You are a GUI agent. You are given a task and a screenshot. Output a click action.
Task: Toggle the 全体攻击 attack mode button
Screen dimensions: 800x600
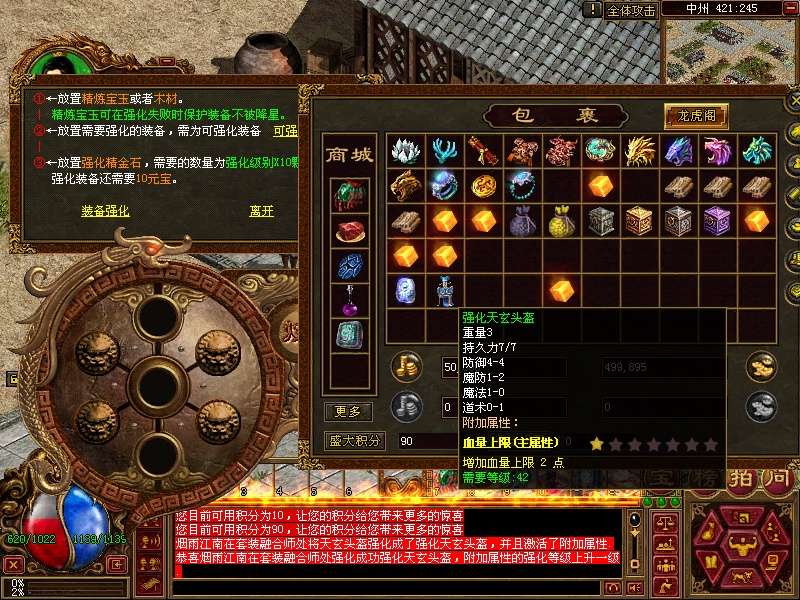(631, 10)
